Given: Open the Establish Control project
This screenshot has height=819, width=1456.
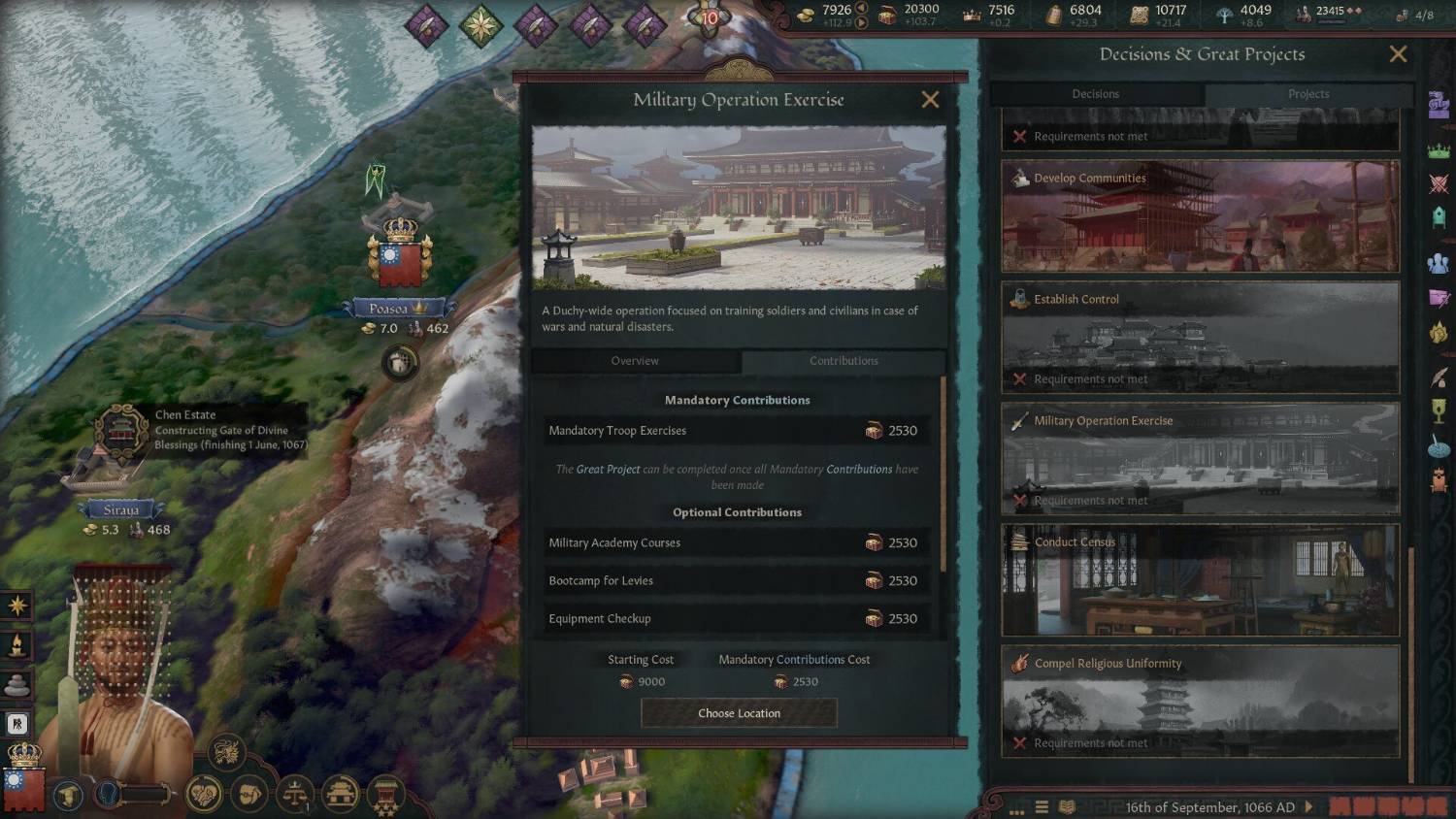Looking at the screenshot, I should pos(1200,338).
